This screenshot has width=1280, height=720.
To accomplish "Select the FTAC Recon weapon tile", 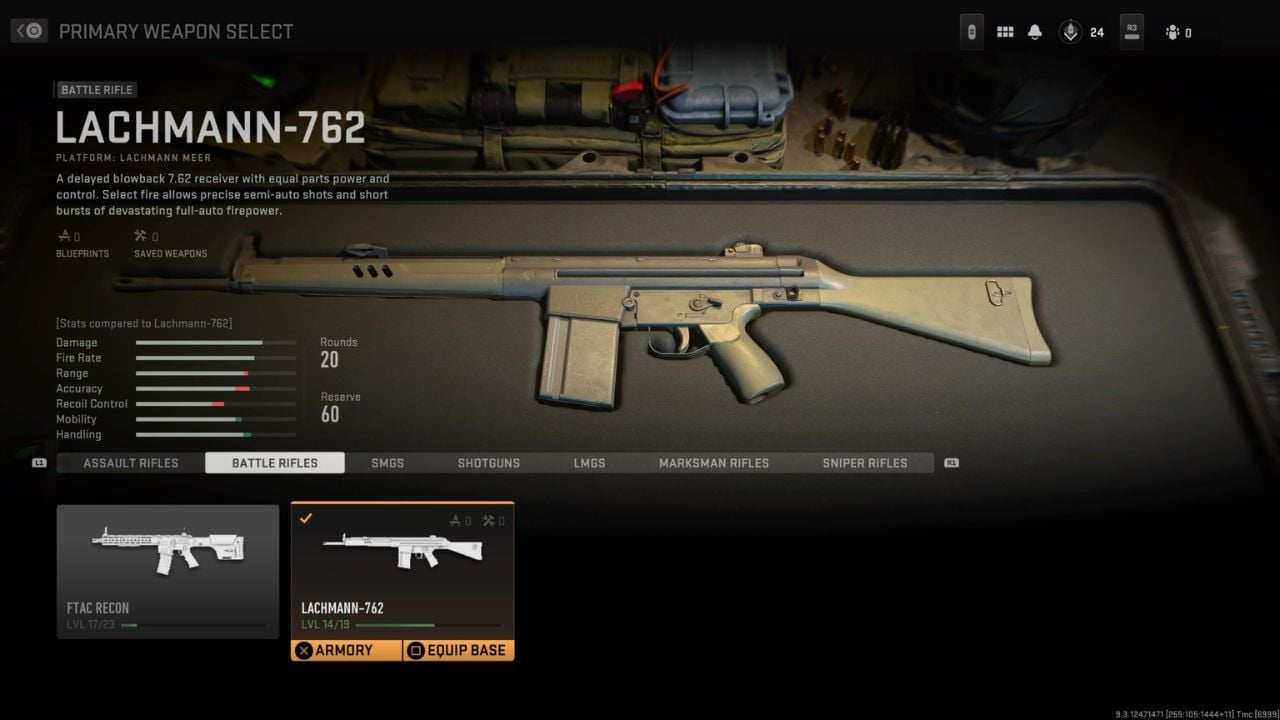I will click(x=168, y=571).
